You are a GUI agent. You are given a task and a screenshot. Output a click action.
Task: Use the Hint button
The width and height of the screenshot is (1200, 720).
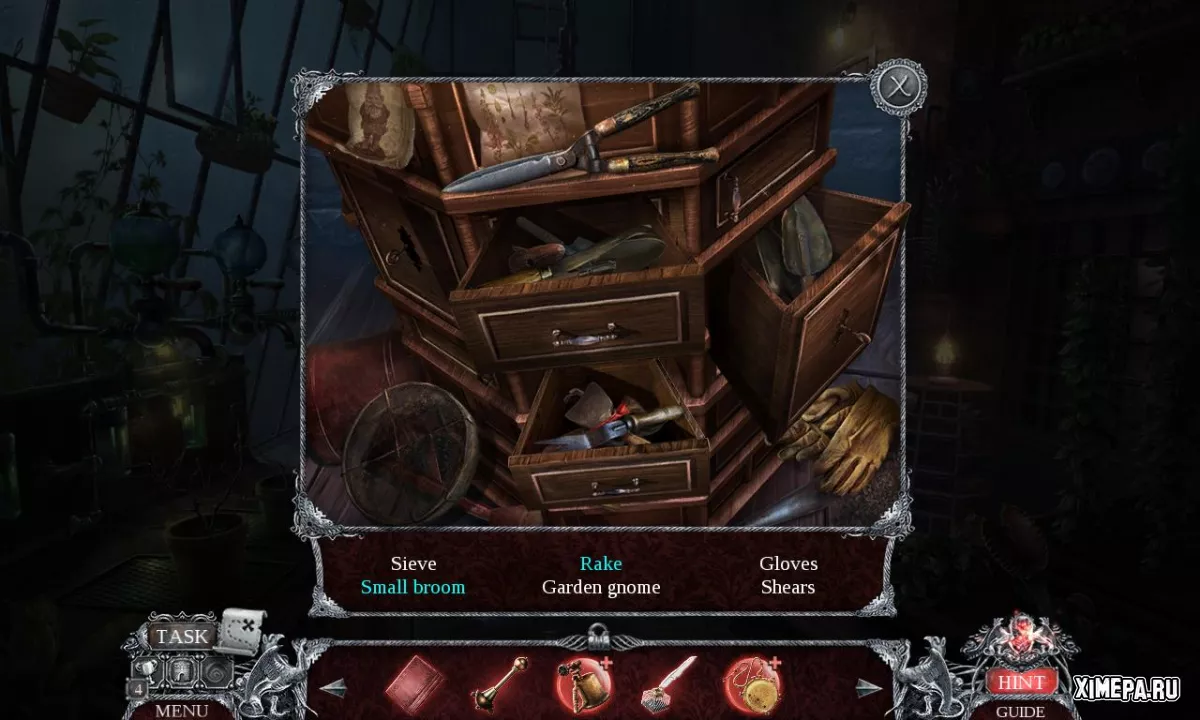1020,682
